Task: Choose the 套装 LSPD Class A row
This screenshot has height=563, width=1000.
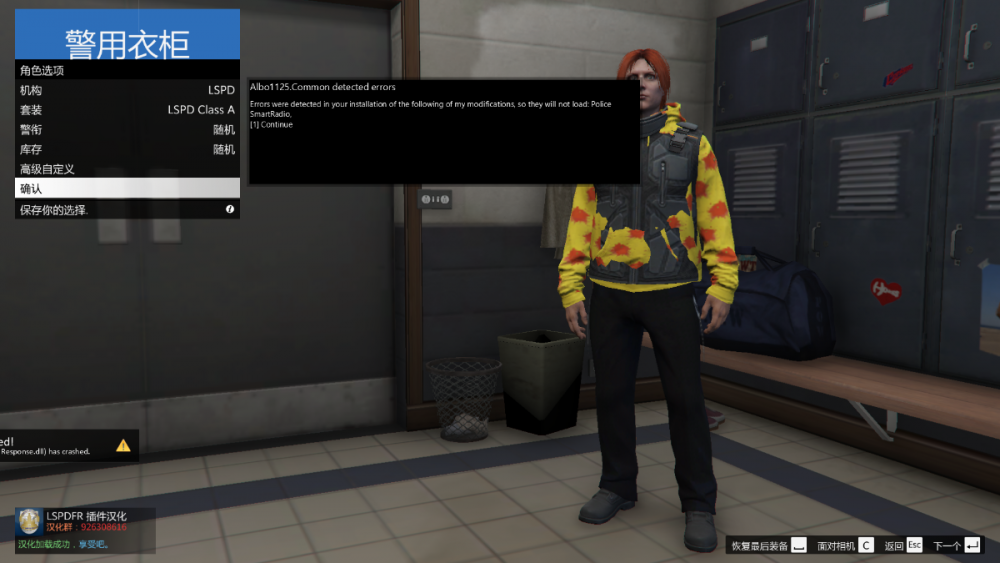Action: point(127,110)
